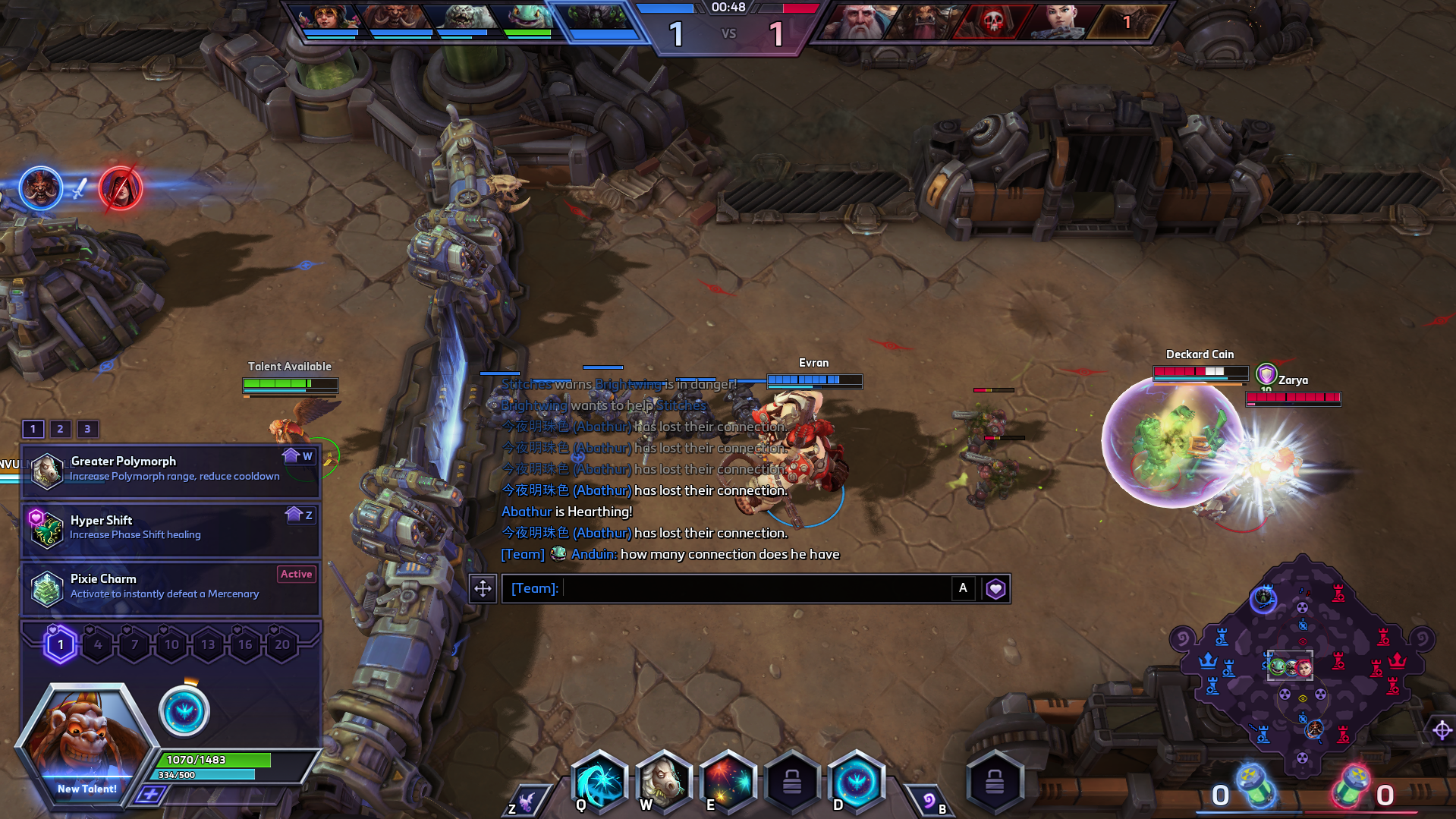This screenshot has height=819, width=1456.
Task: Open the level 1 talent tier
Action: pyautogui.click(x=61, y=645)
